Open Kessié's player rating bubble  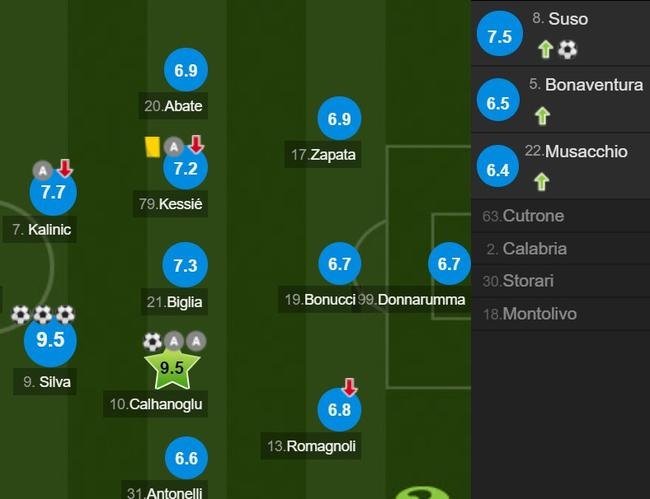pyautogui.click(x=186, y=168)
